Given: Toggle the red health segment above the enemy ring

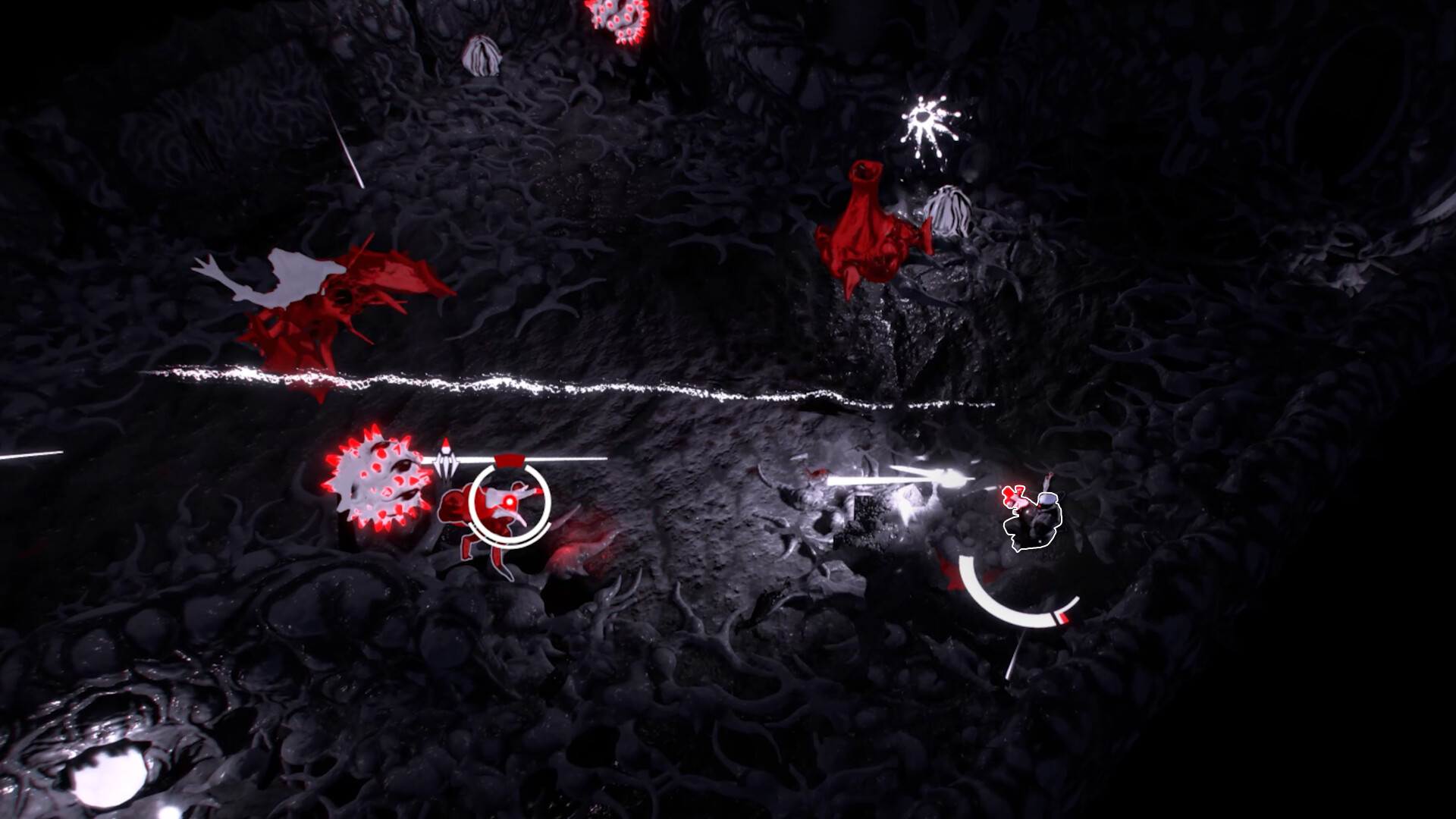Looking at the screenshot, I should pyautogui.click(x=508, y=461).
